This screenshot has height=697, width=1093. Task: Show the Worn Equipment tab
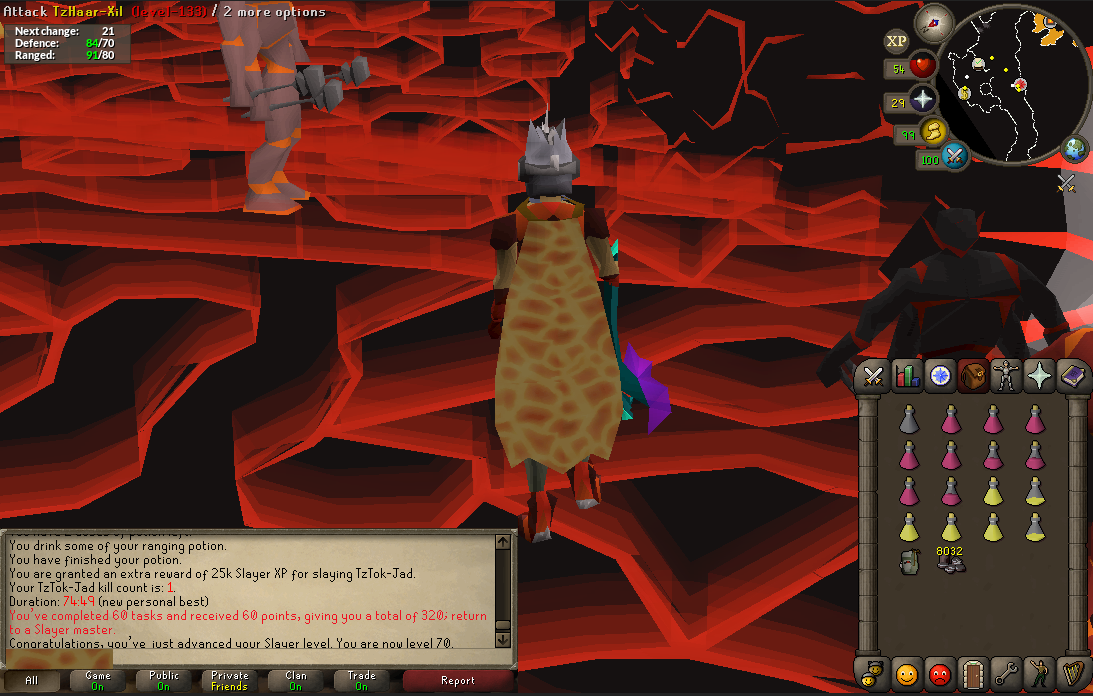(x=1006, y=376)
